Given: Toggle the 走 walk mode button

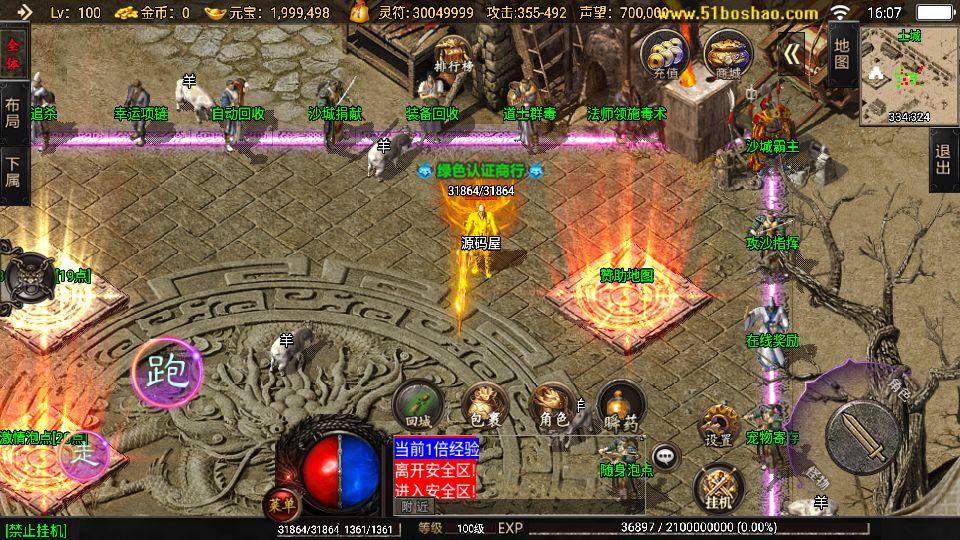Looking at the screenshot, I should pos(83,455).
